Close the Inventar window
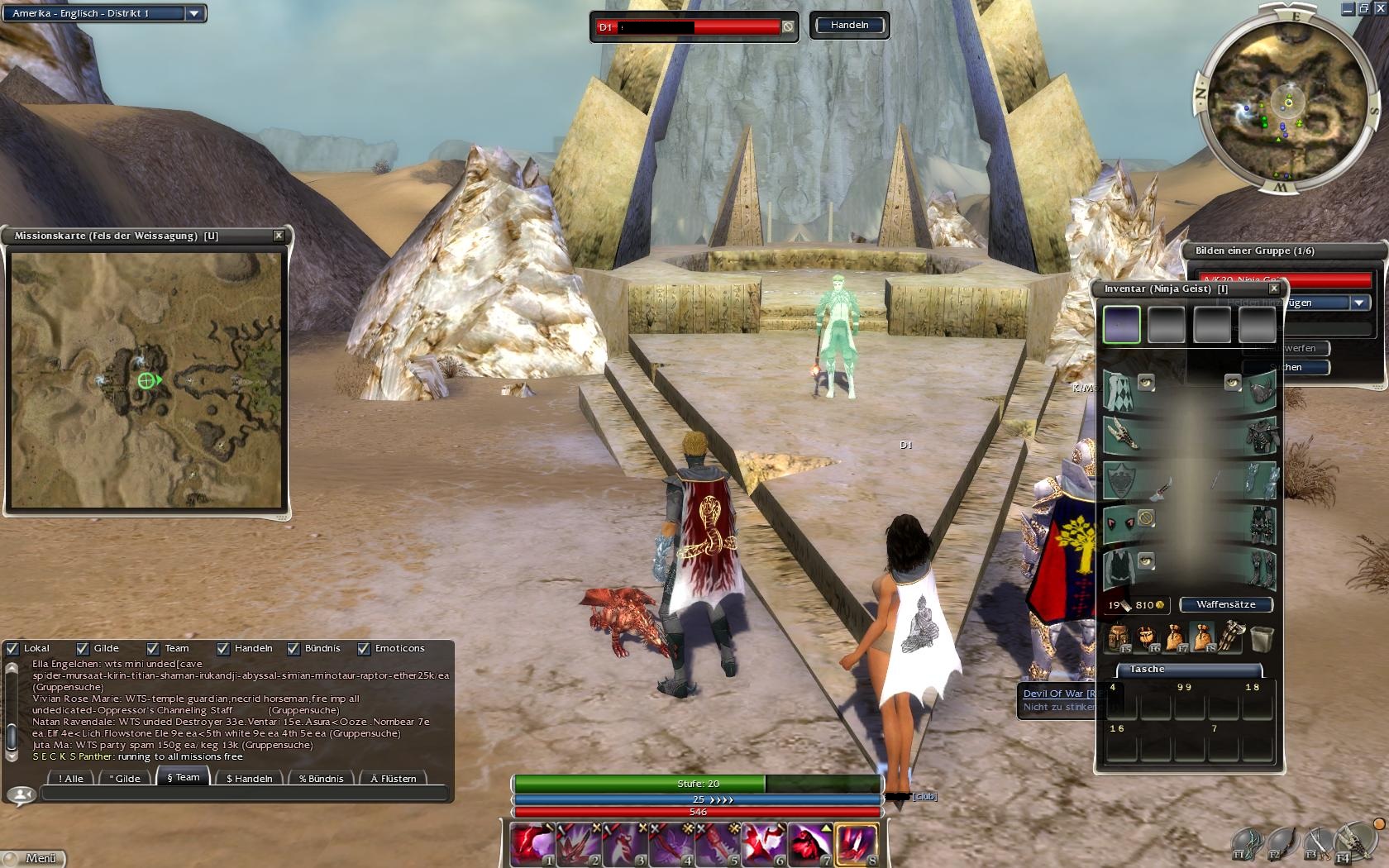 (x=1274, y=289)
